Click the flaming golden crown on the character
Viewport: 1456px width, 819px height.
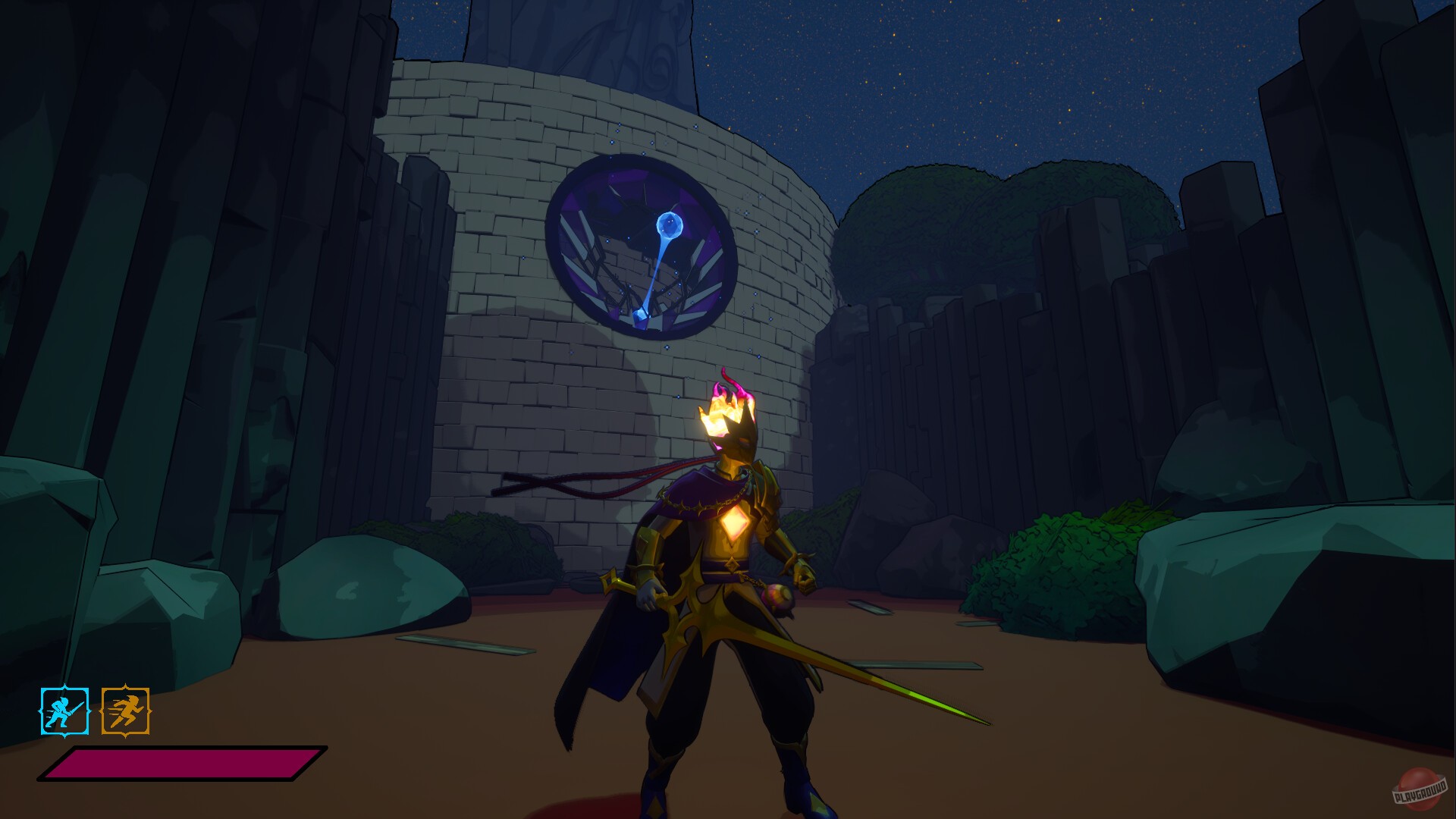pyautogui.click(x=728, y=409)
